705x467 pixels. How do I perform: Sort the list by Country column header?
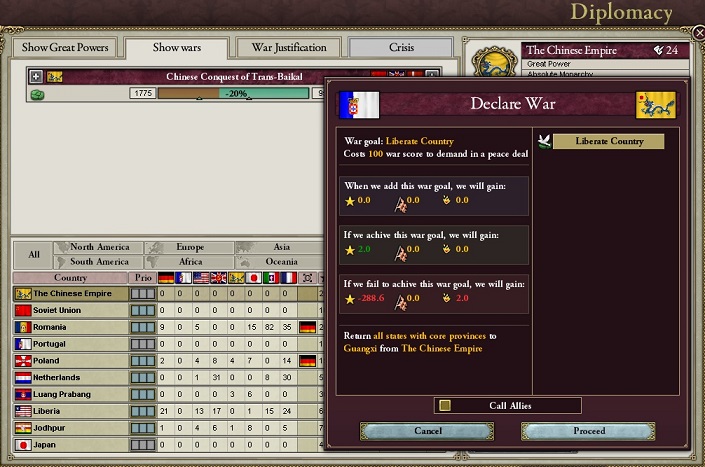70,278
